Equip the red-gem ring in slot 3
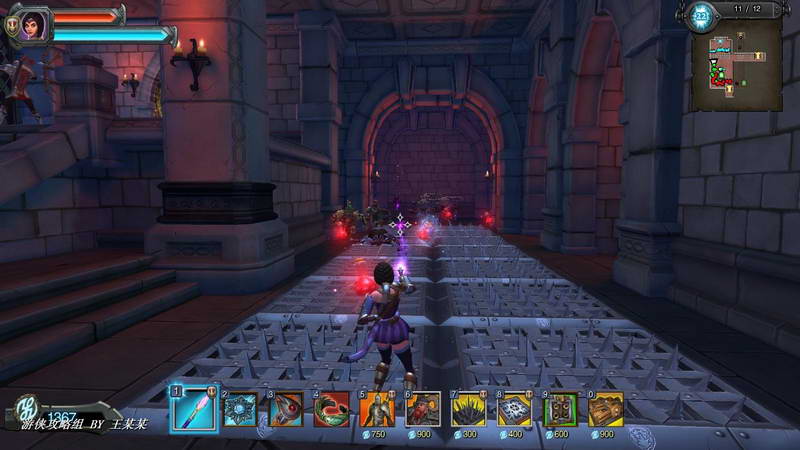The width and height of the screenshot is (800, 450). (286, 408)
